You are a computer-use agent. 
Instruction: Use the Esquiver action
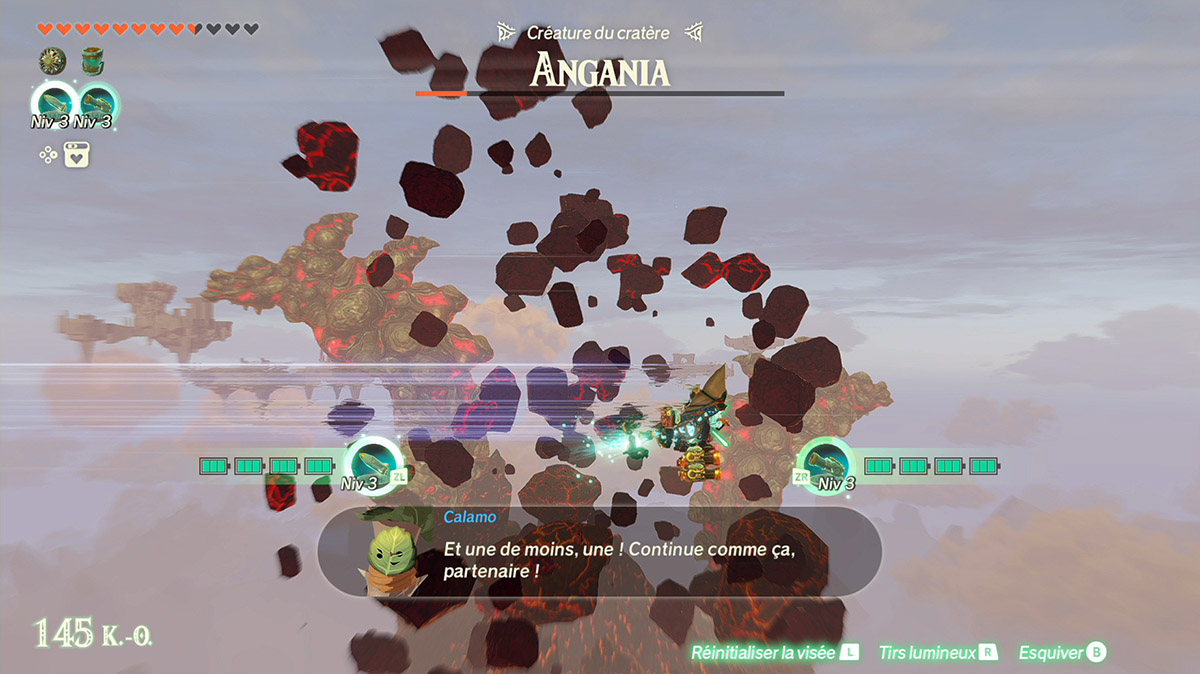click(1061, 653)
